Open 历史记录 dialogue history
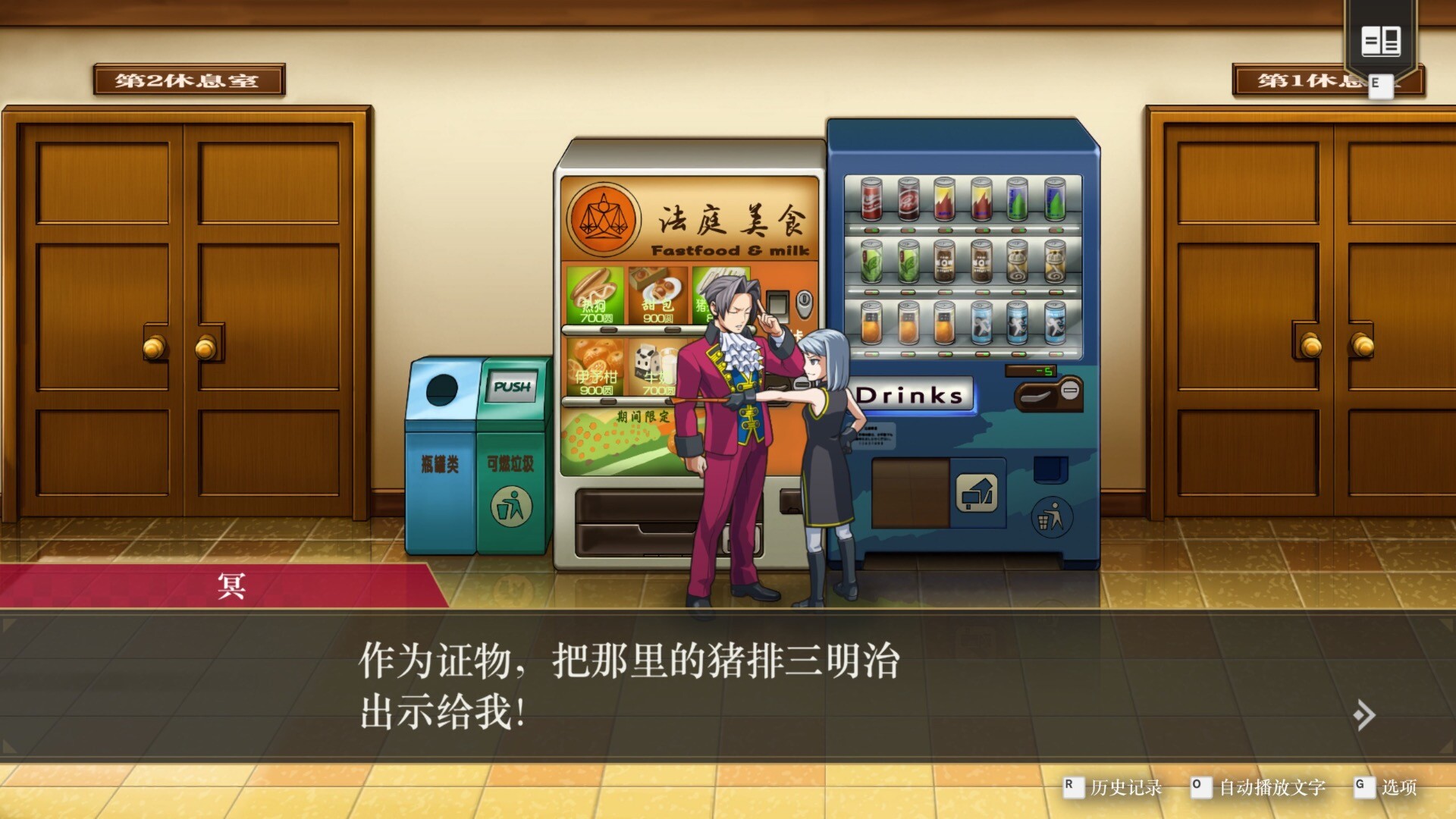 1125,787
